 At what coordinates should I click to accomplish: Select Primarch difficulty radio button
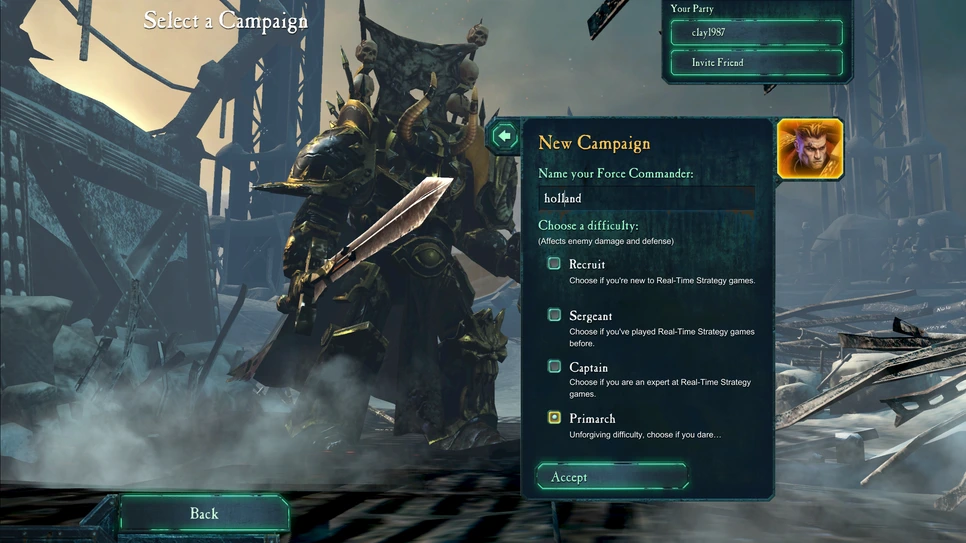point(554,418)
